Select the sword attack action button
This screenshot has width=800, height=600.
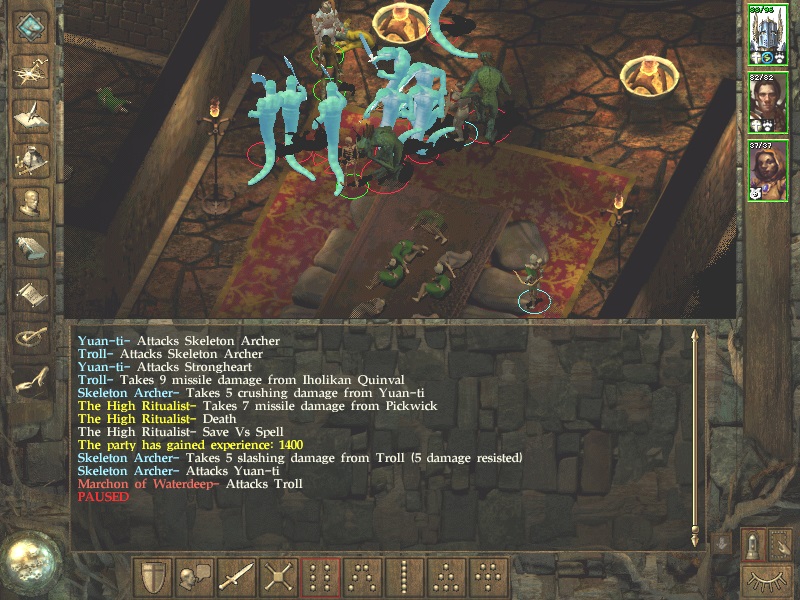tap(236, 577)
